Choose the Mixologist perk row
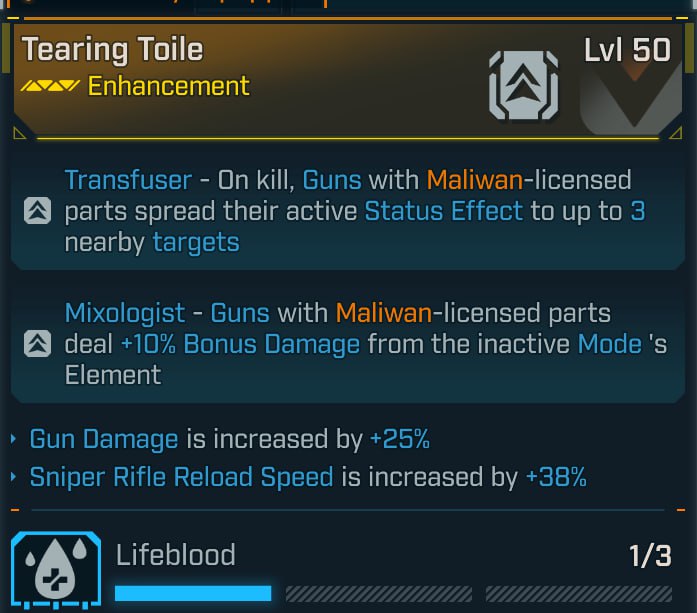The image size is (697, 613). [x=348, y=345]
